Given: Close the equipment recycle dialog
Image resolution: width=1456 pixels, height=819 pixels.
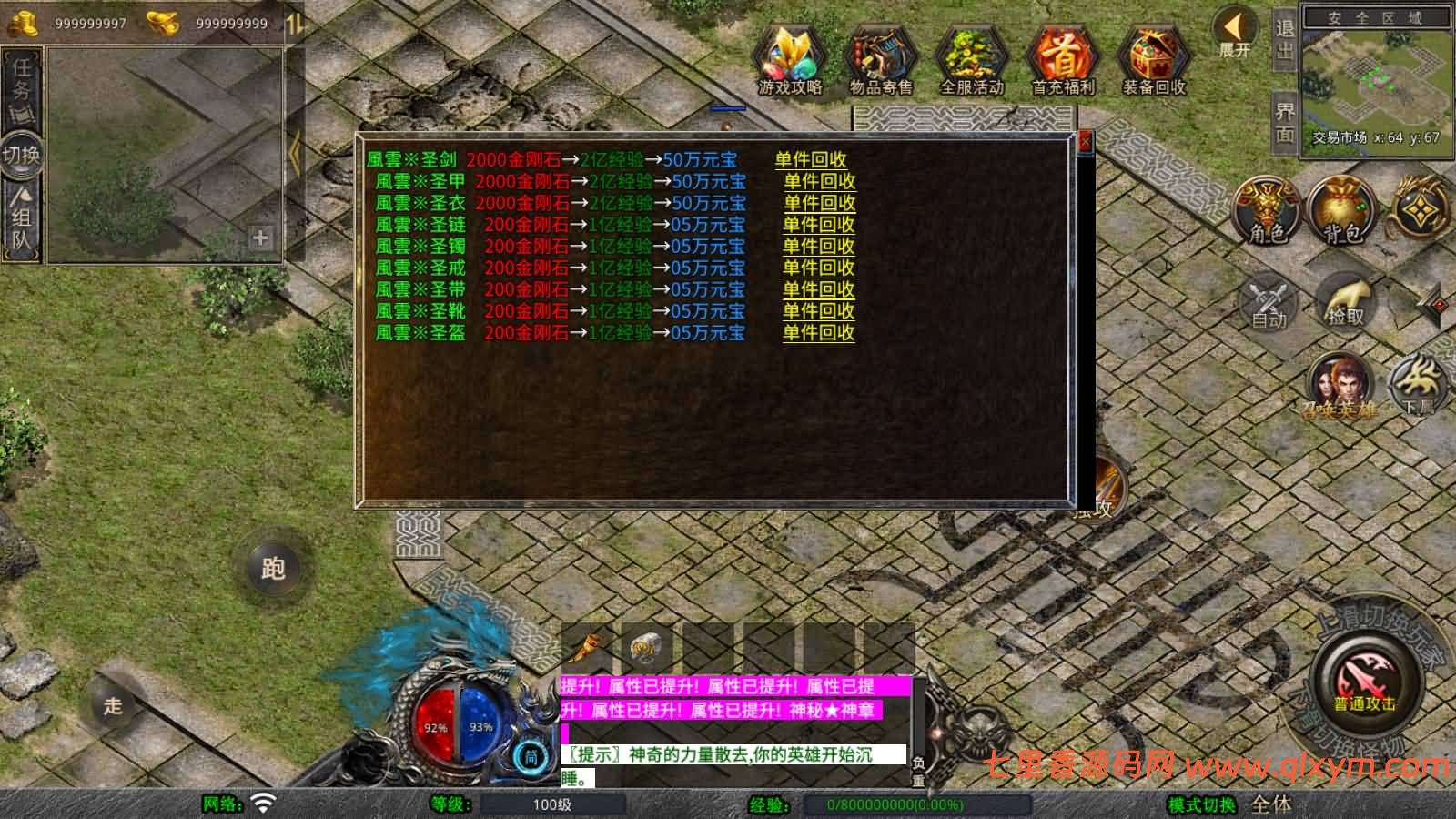Looking at the screenshot, I should click(1084, 142).
